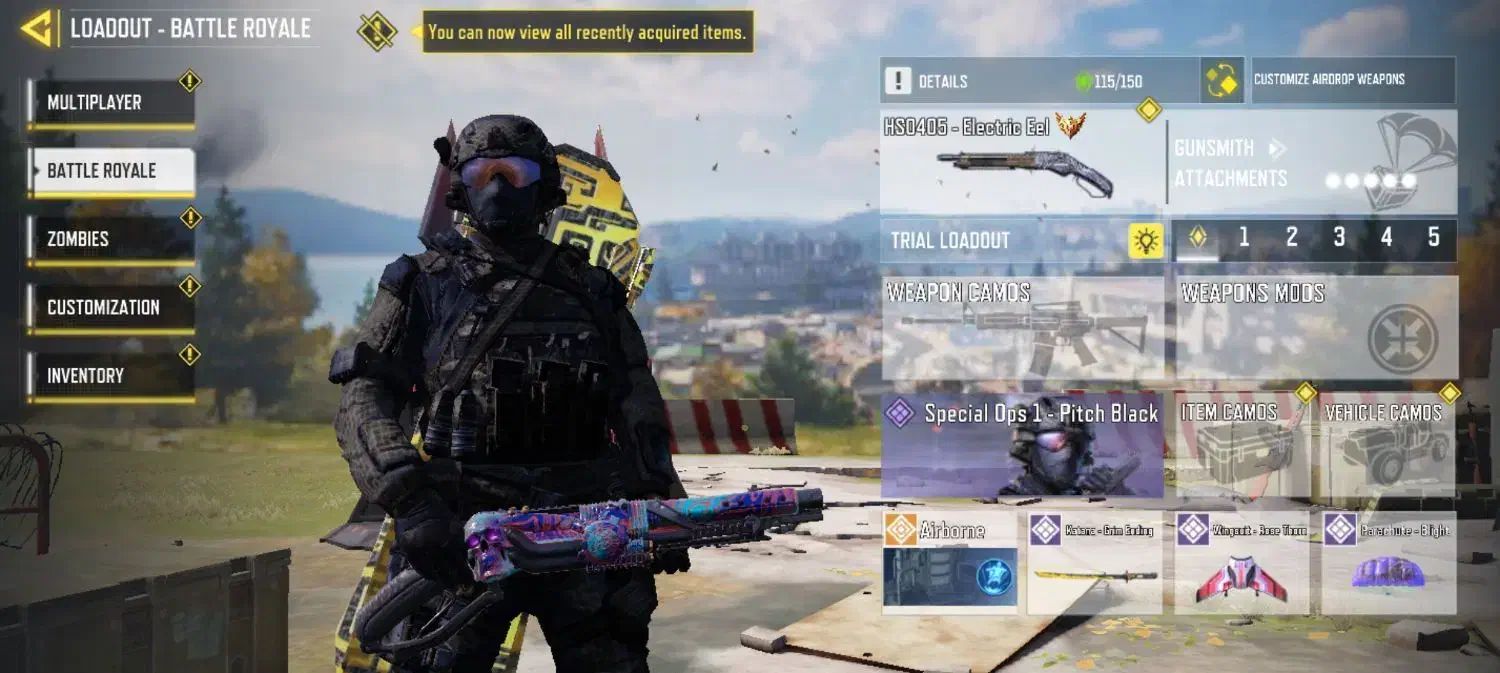1500x673 pixels.
Task: Select the HSO405 Electric Eel weapon
Action: [1022, 161]
